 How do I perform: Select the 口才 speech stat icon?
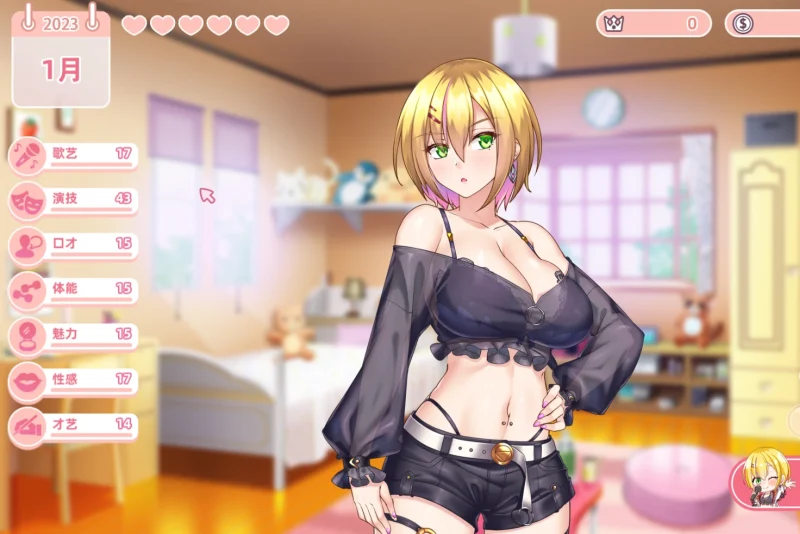click(x=26, y=245)
